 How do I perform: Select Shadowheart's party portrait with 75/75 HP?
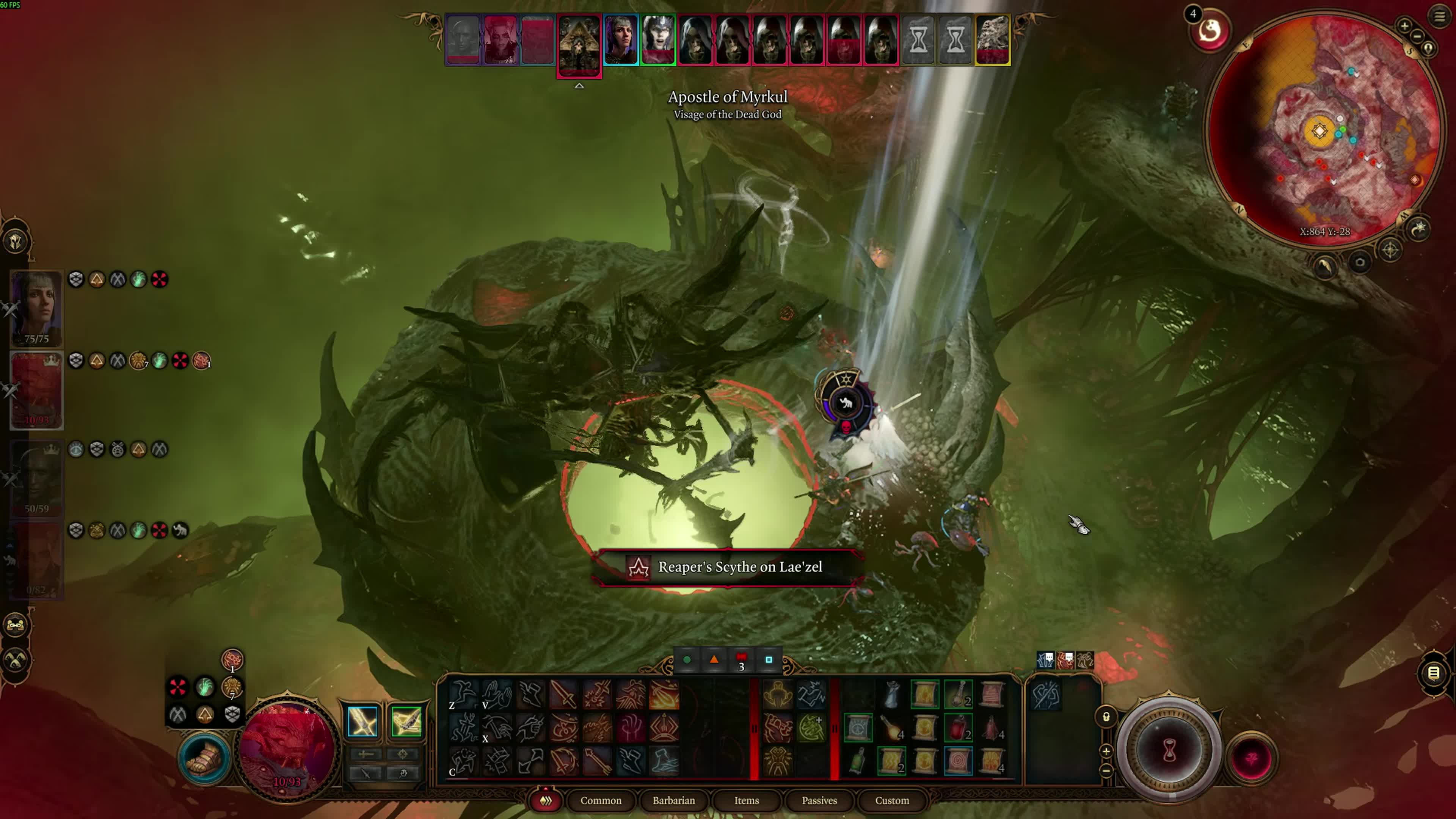pyautogui.click(x=36, y=308)
